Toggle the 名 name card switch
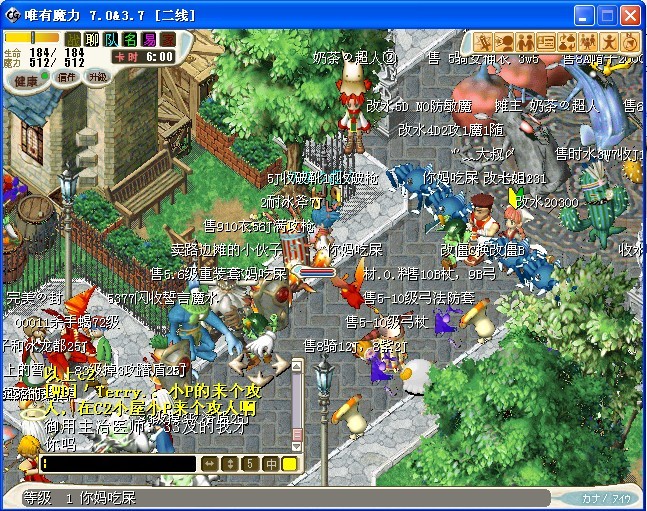Screen dimensions: 647x511 click(130, 39)
